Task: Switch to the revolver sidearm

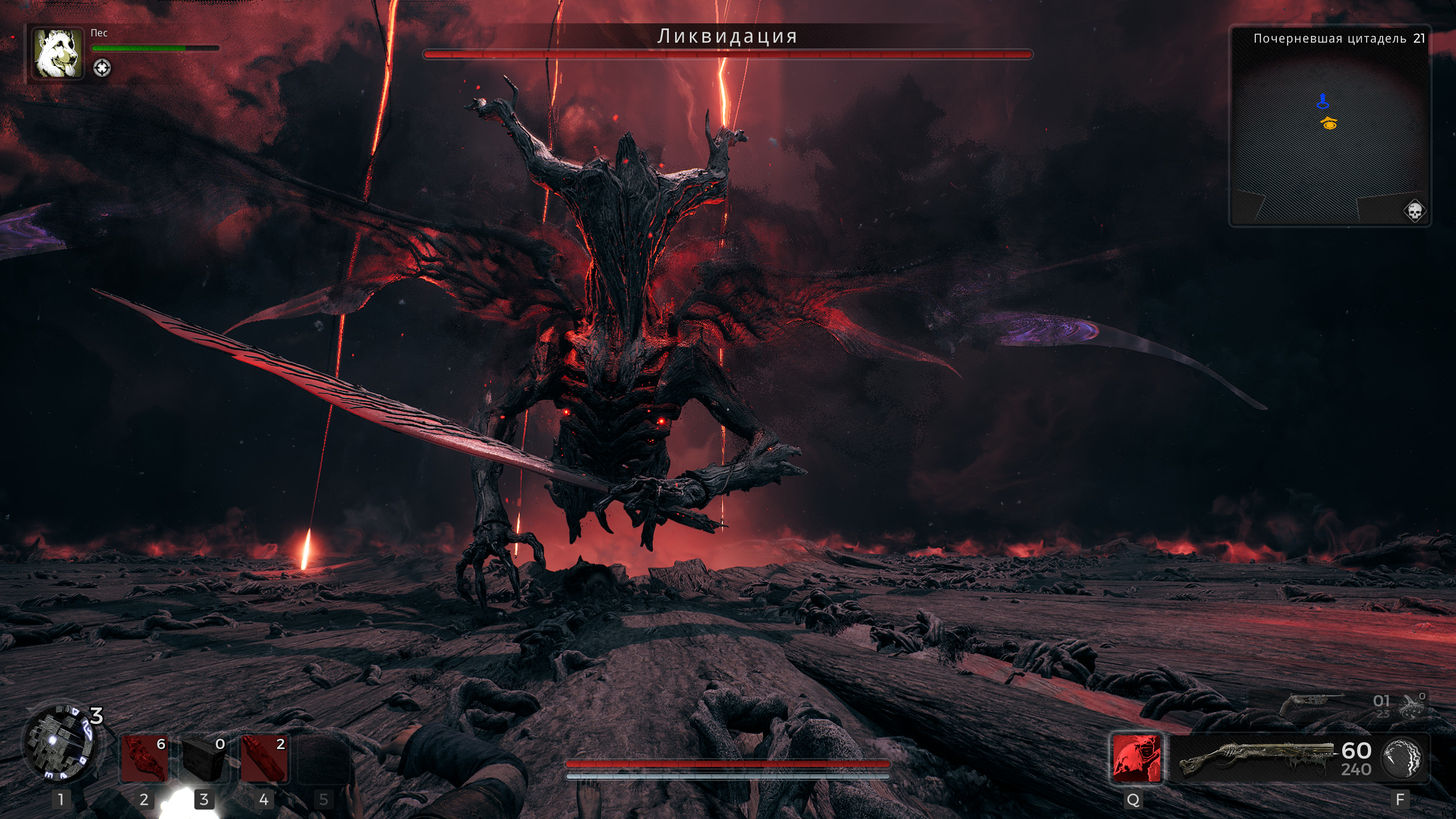Action: point(1311,705)
